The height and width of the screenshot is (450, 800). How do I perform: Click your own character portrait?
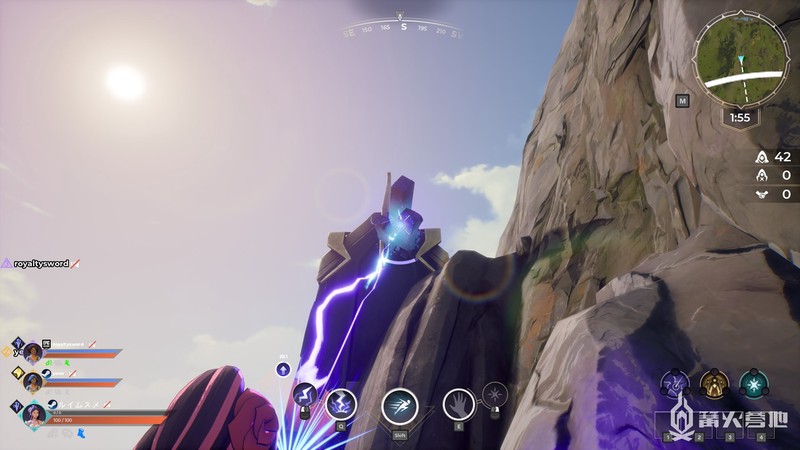[x=35, y=412]
